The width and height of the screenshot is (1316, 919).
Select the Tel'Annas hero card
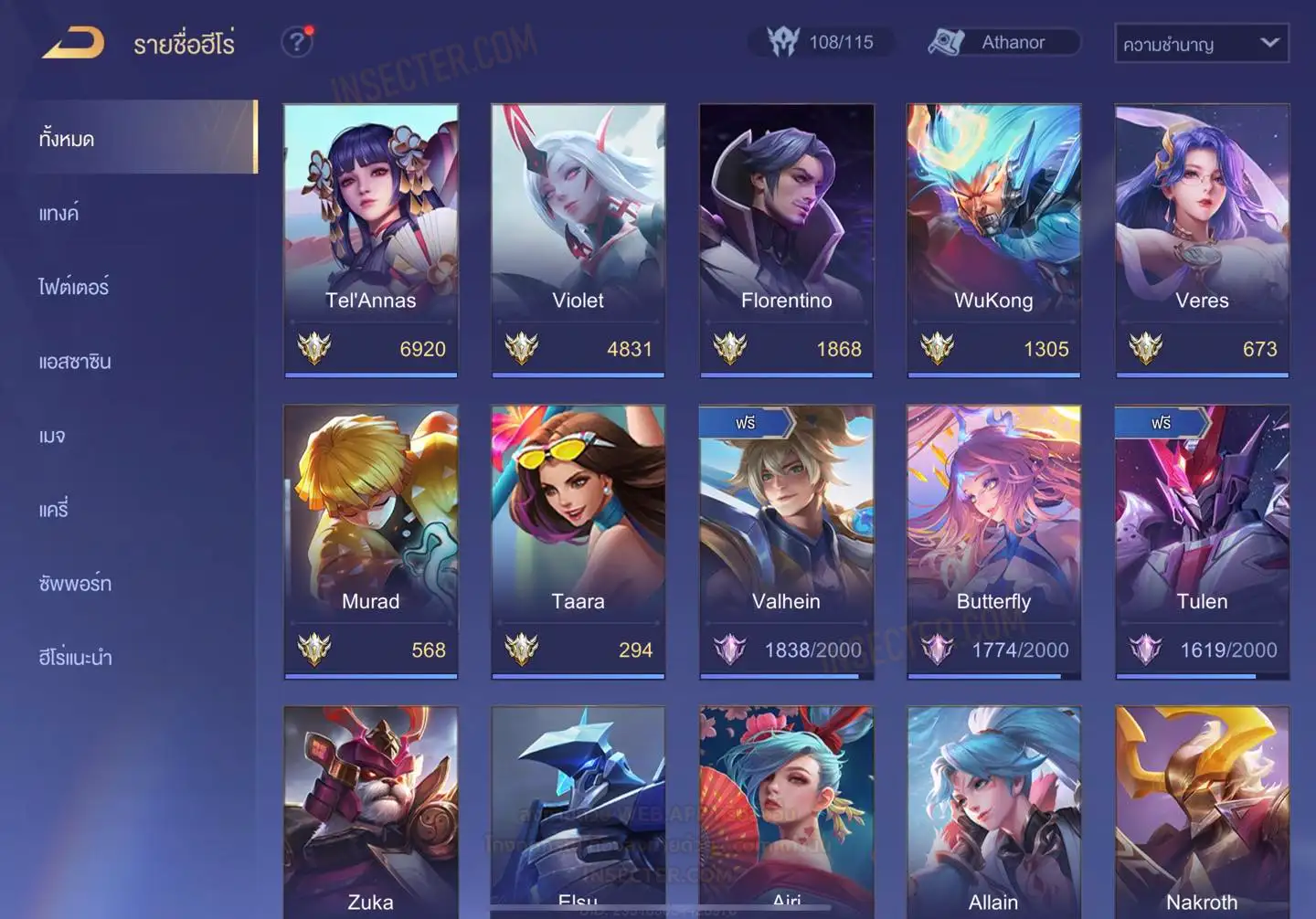click(x=371, y=239)
